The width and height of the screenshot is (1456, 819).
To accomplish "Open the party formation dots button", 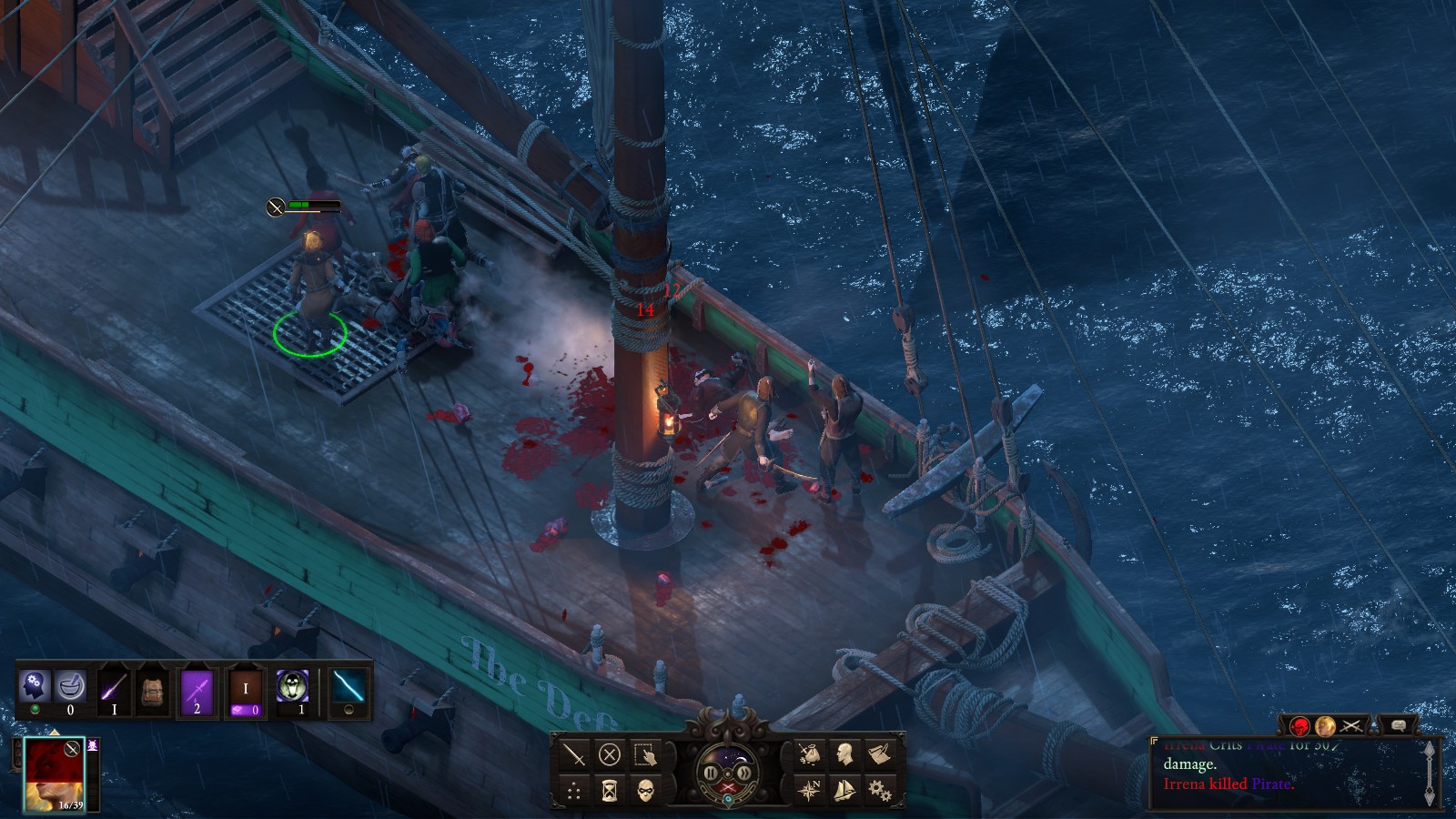I will 574,790.
